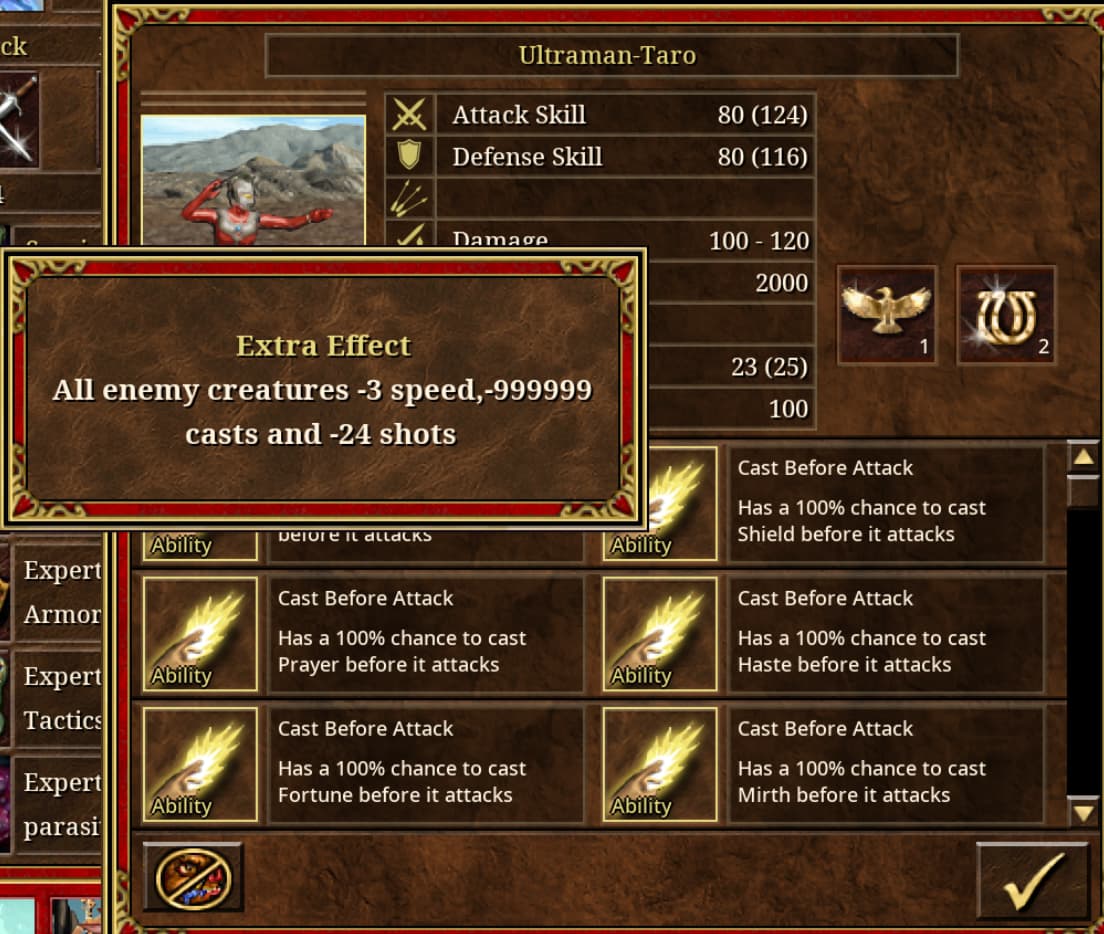Click the Ultraman-Taro creature portrait

(253, 180)
